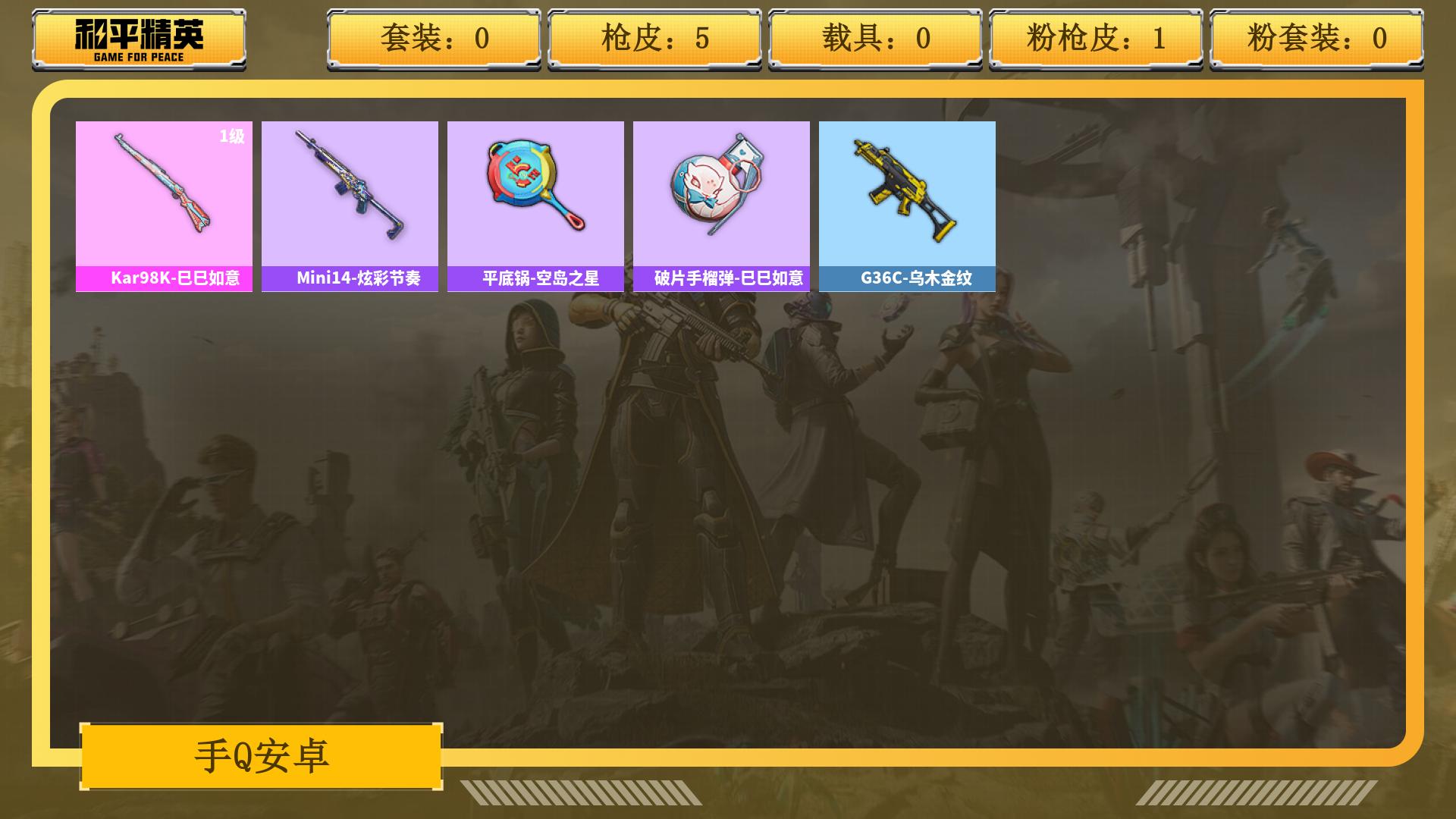Click the G36C-乌木金纹 name label
Viewport: 1456px width, 819px height.
pyautogui.click(x=907, y=279)
